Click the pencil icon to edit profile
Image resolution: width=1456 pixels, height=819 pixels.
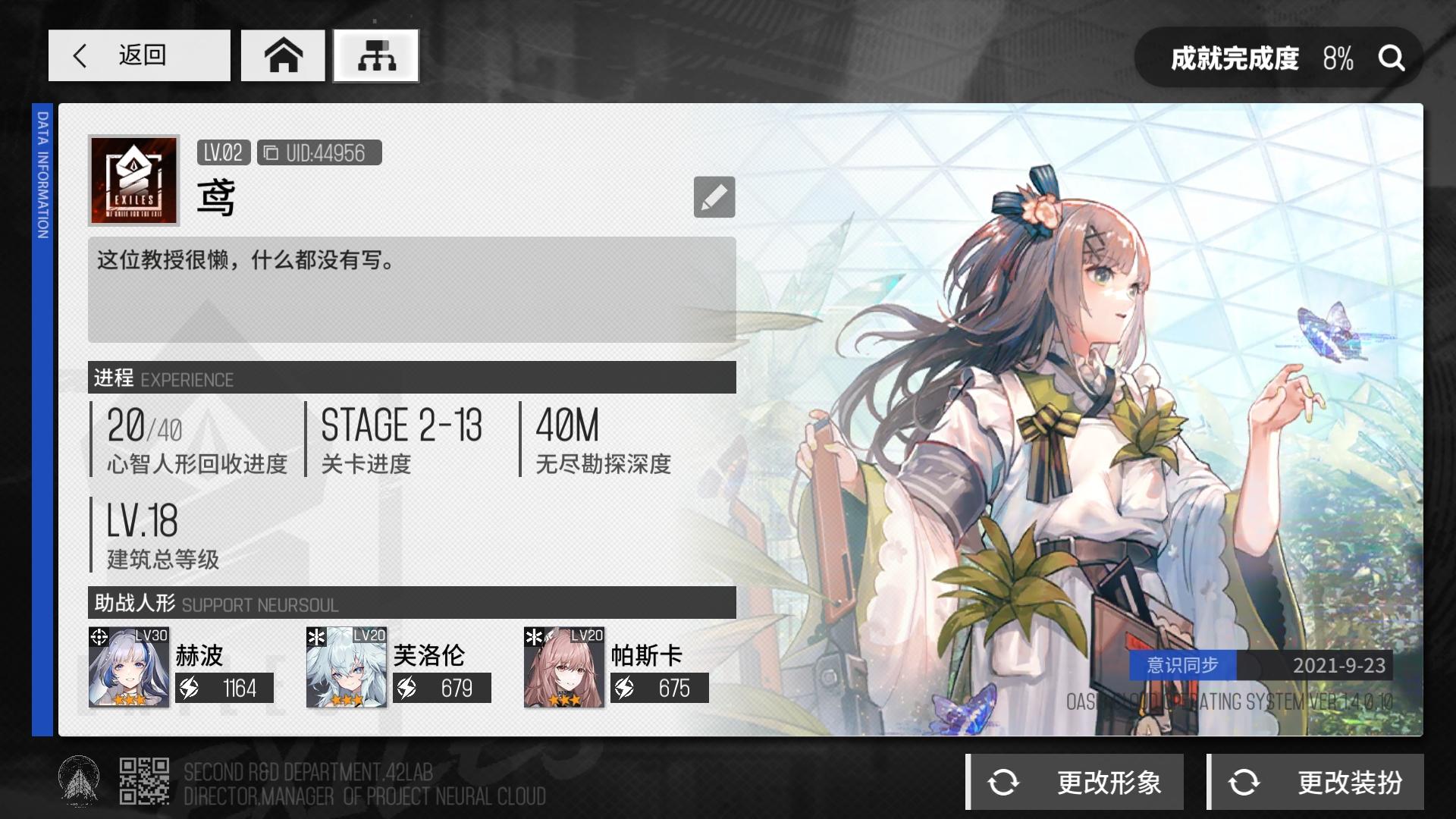pyautogui.click(x=715, y=196)
